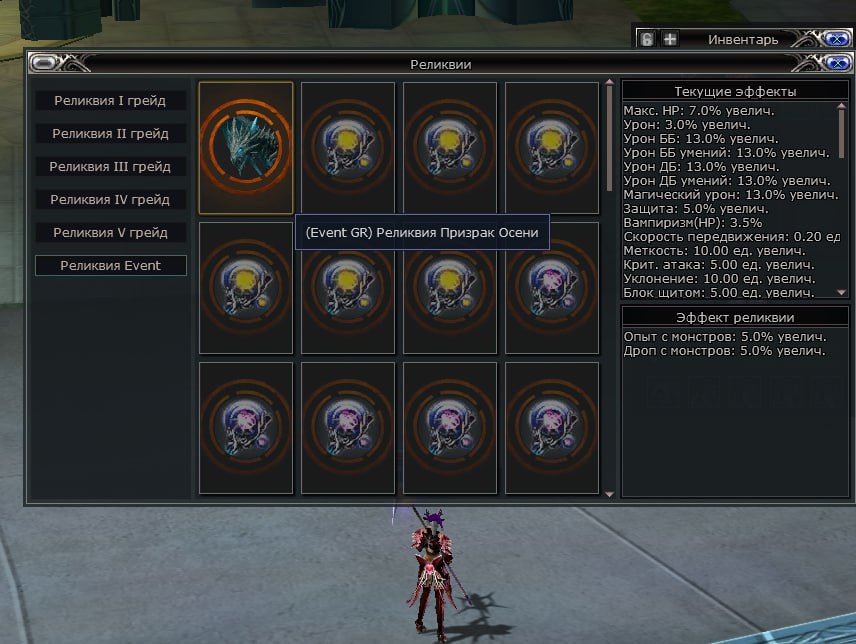Image resolution: width=856 pixels, height=644 pixels.
Task: Switch to Реликвия II грейд
Action: click(110, 134)
